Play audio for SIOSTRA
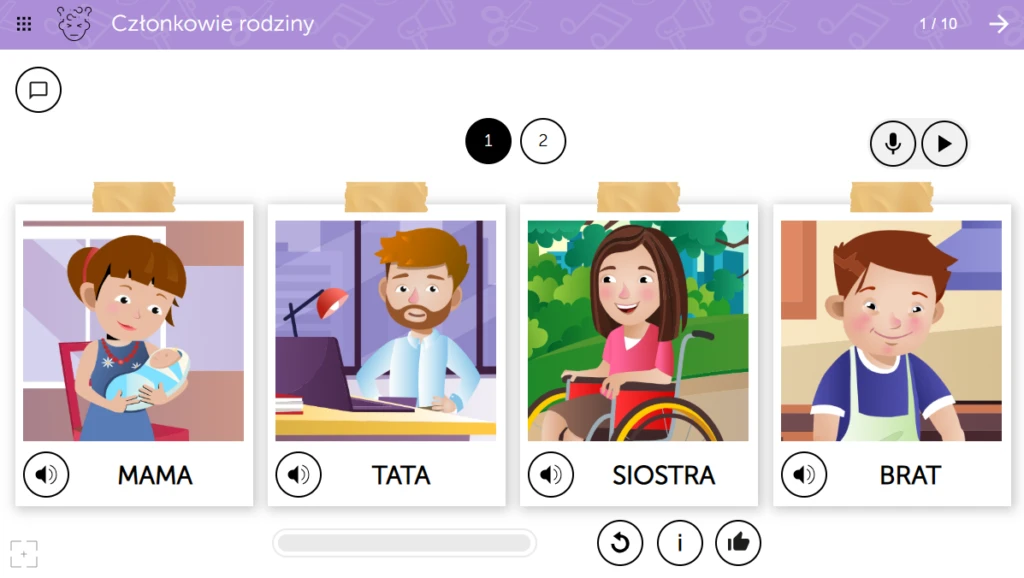The image size is (1024, 578). (551, 475)
